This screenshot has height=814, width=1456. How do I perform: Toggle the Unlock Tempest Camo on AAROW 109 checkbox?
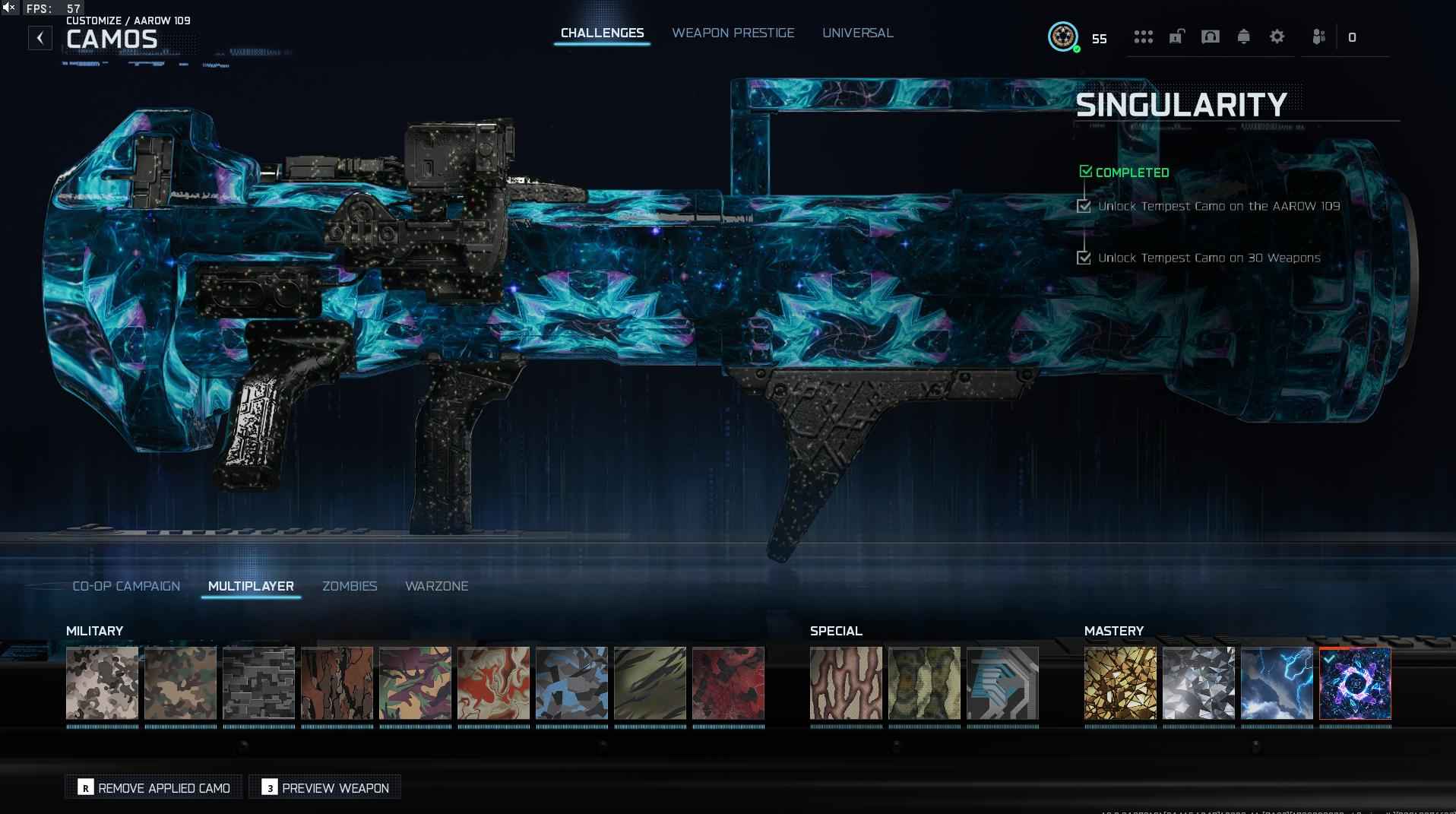(x=1084, y=206)
